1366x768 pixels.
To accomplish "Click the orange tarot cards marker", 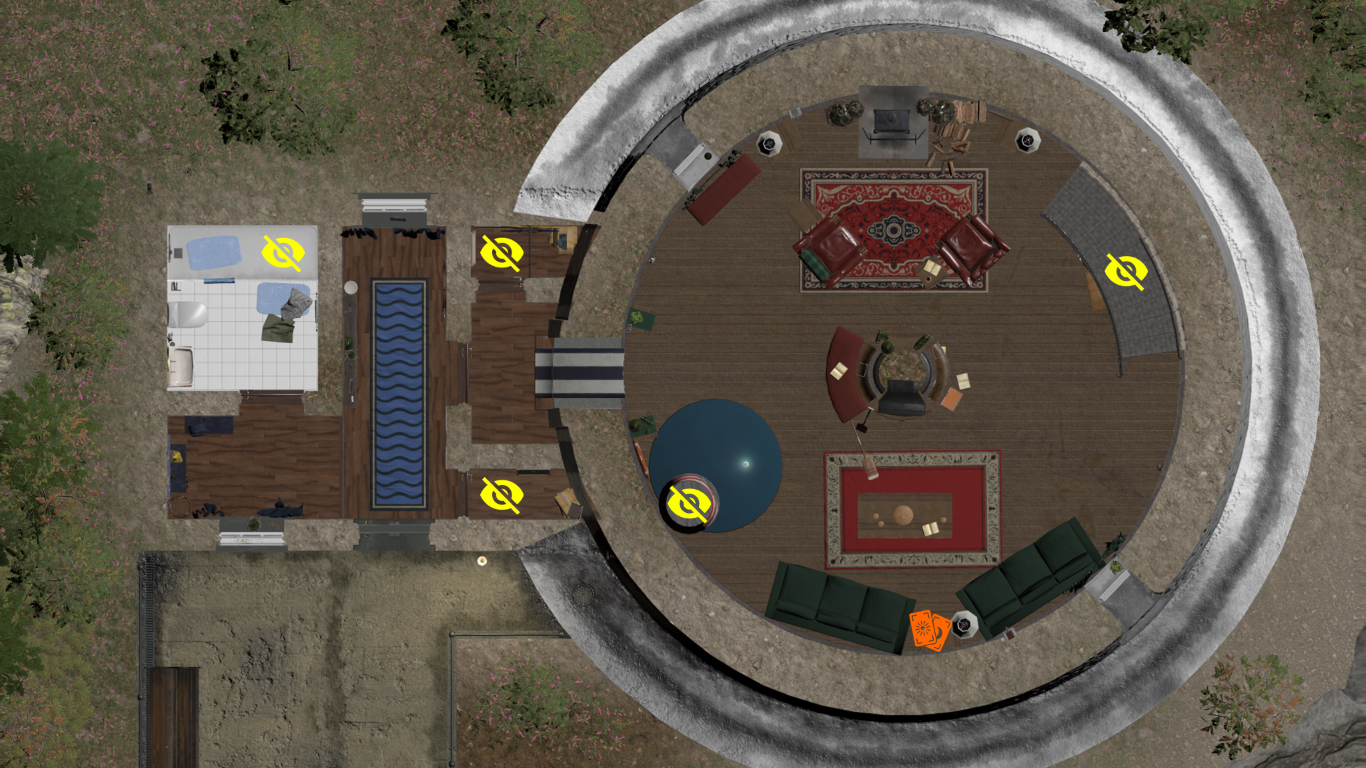I will coord(927,630).
